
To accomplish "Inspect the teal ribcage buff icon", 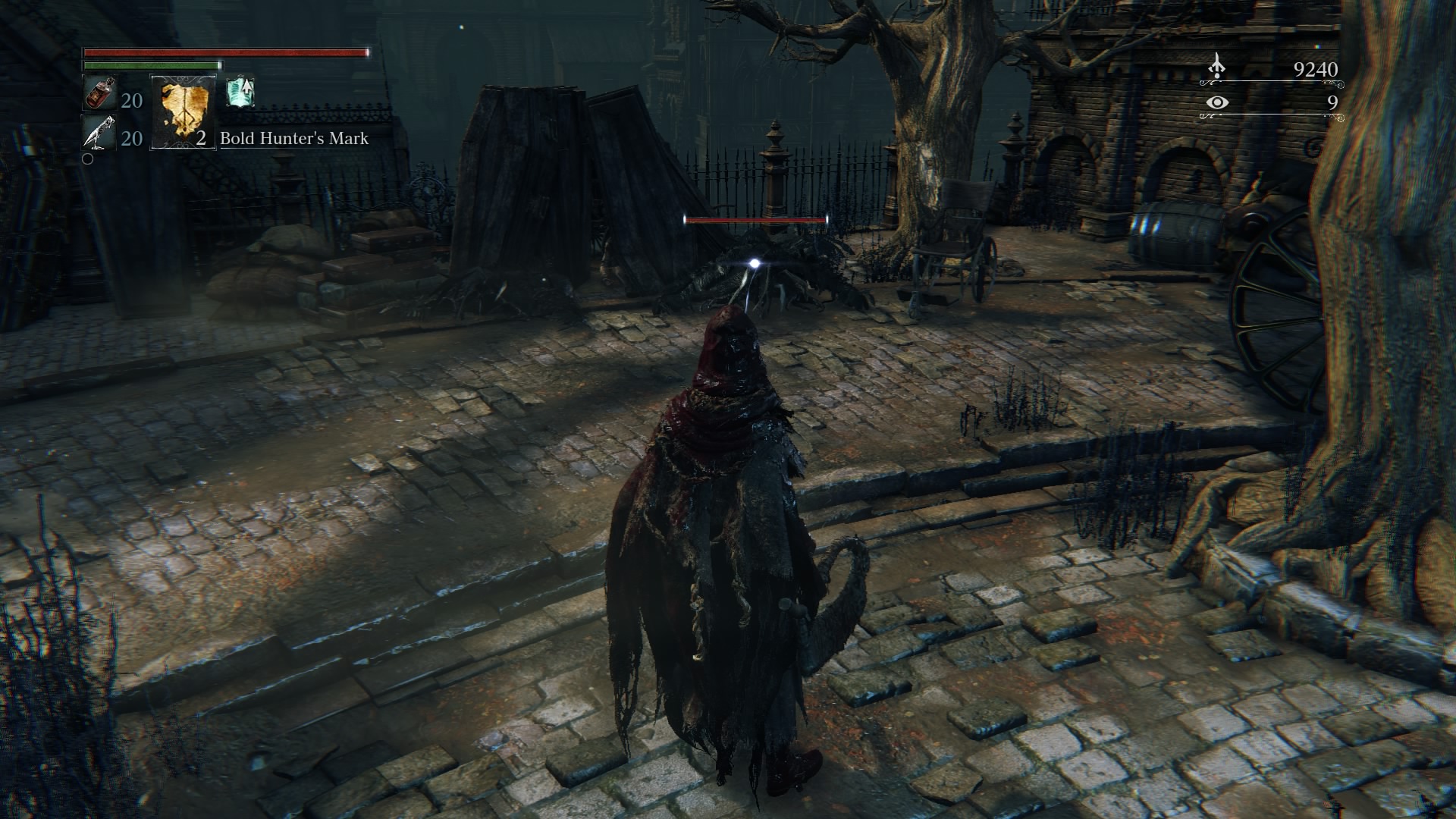I will click(x=240, y=92).
